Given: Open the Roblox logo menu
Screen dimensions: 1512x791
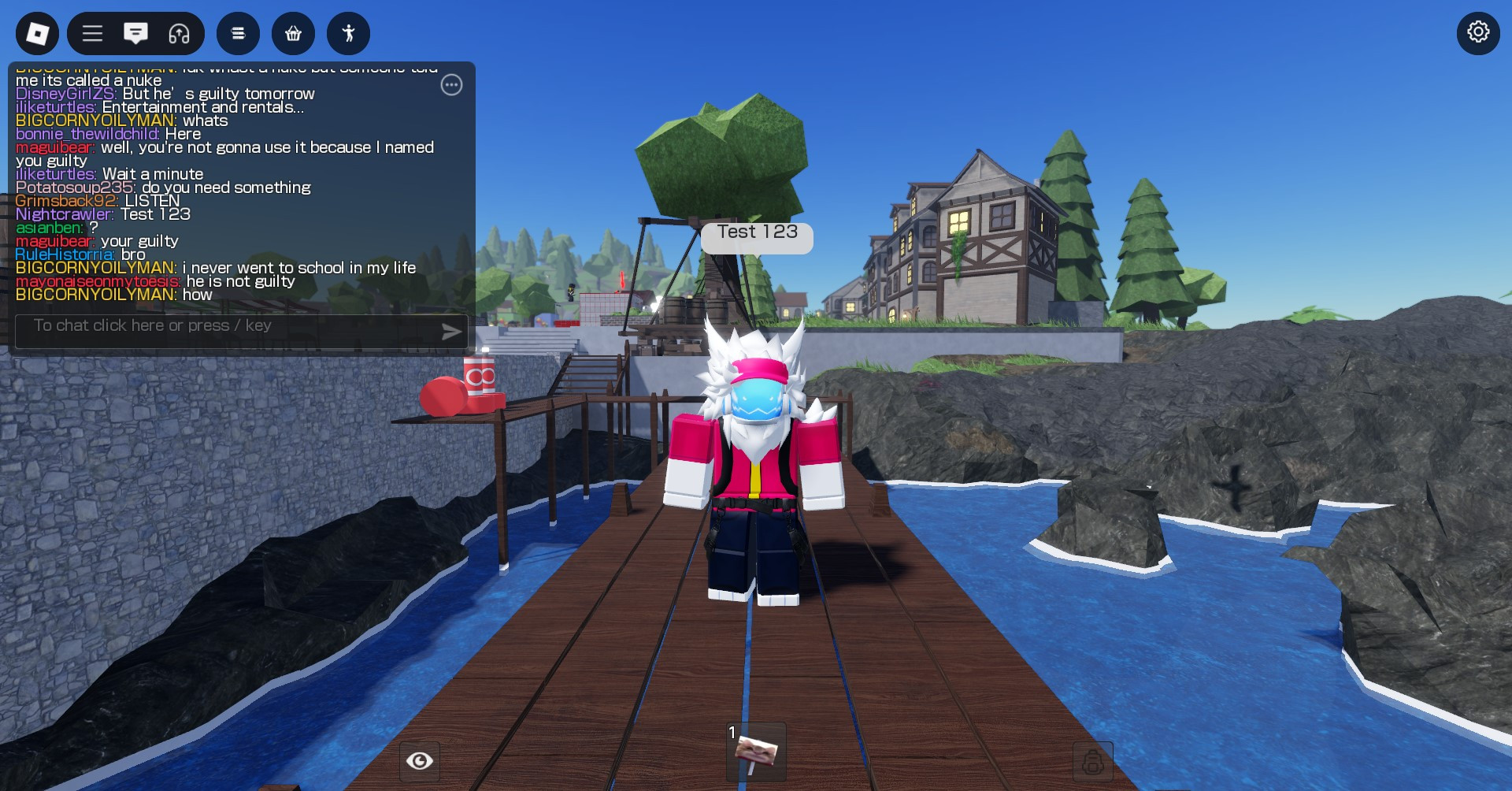Looking at the screenshot, I should coord(35,33).
